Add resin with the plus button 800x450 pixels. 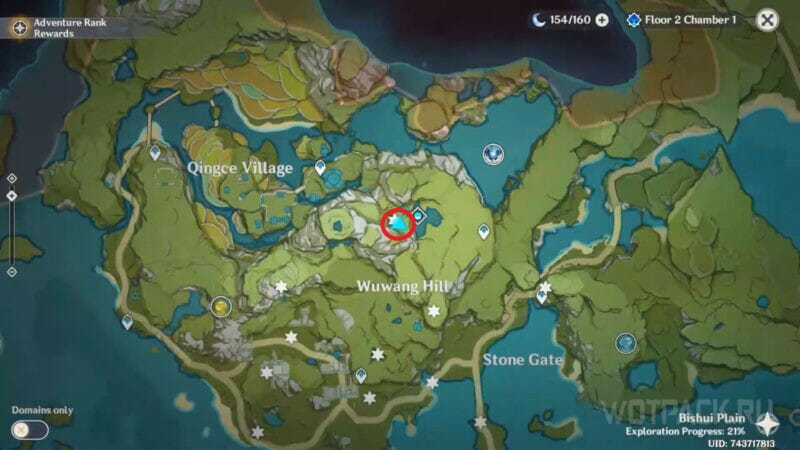pyautogui.click(x=602, y=20)
